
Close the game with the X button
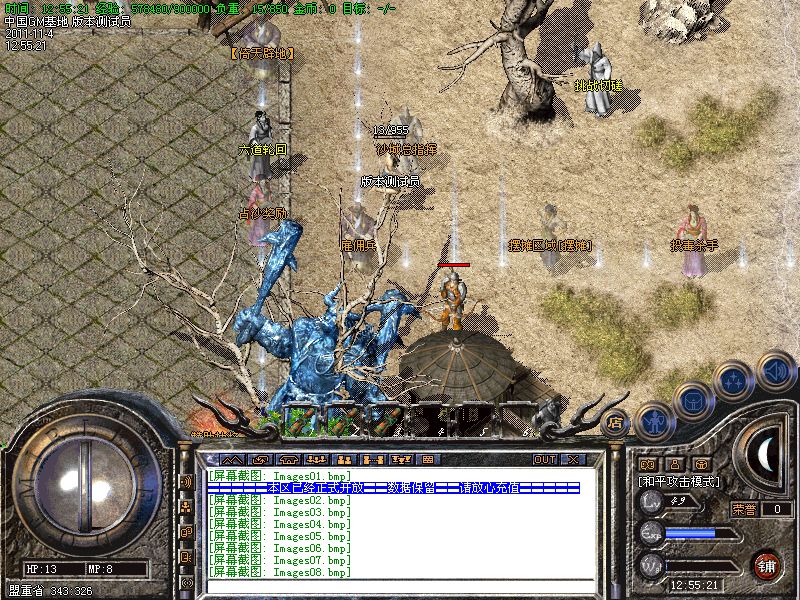click(573, 460)
